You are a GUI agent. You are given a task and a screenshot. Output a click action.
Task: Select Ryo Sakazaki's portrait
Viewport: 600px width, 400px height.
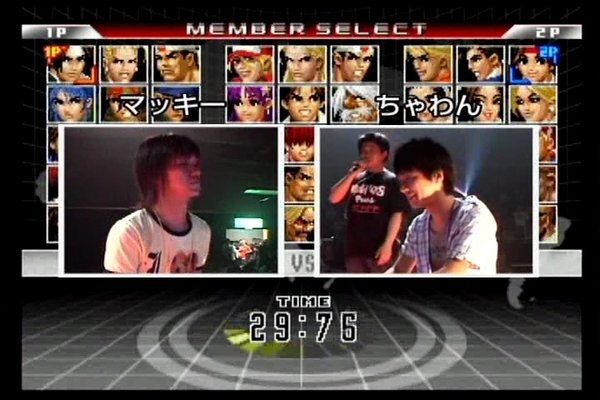point(428,63)
